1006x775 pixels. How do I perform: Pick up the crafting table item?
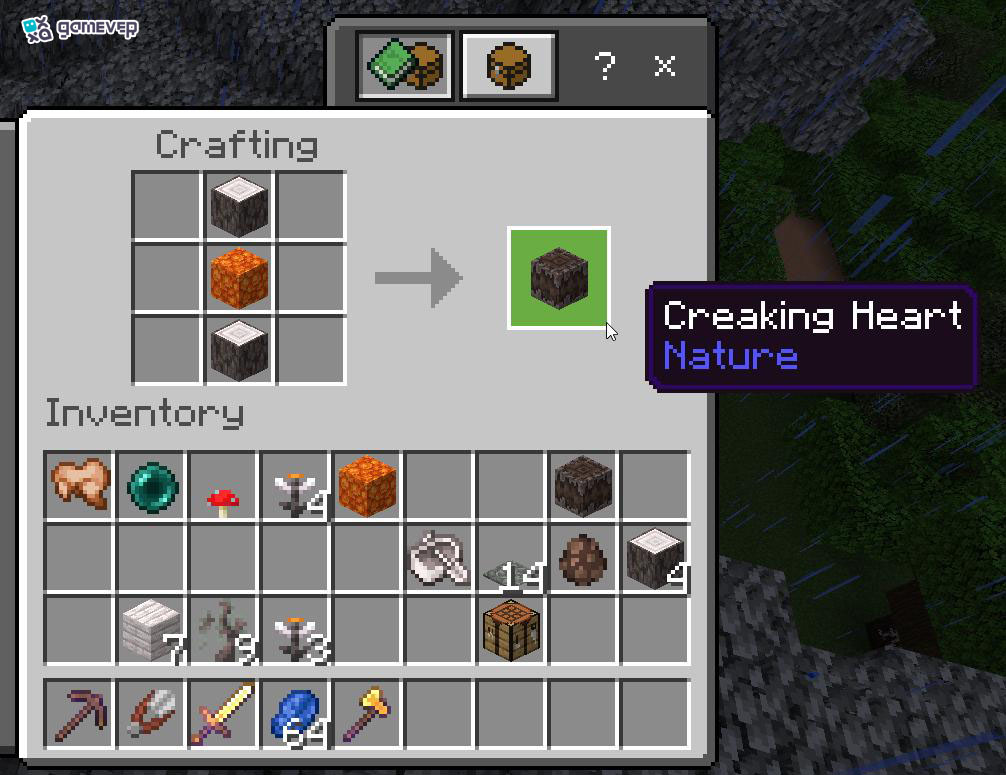click(511, 630)
